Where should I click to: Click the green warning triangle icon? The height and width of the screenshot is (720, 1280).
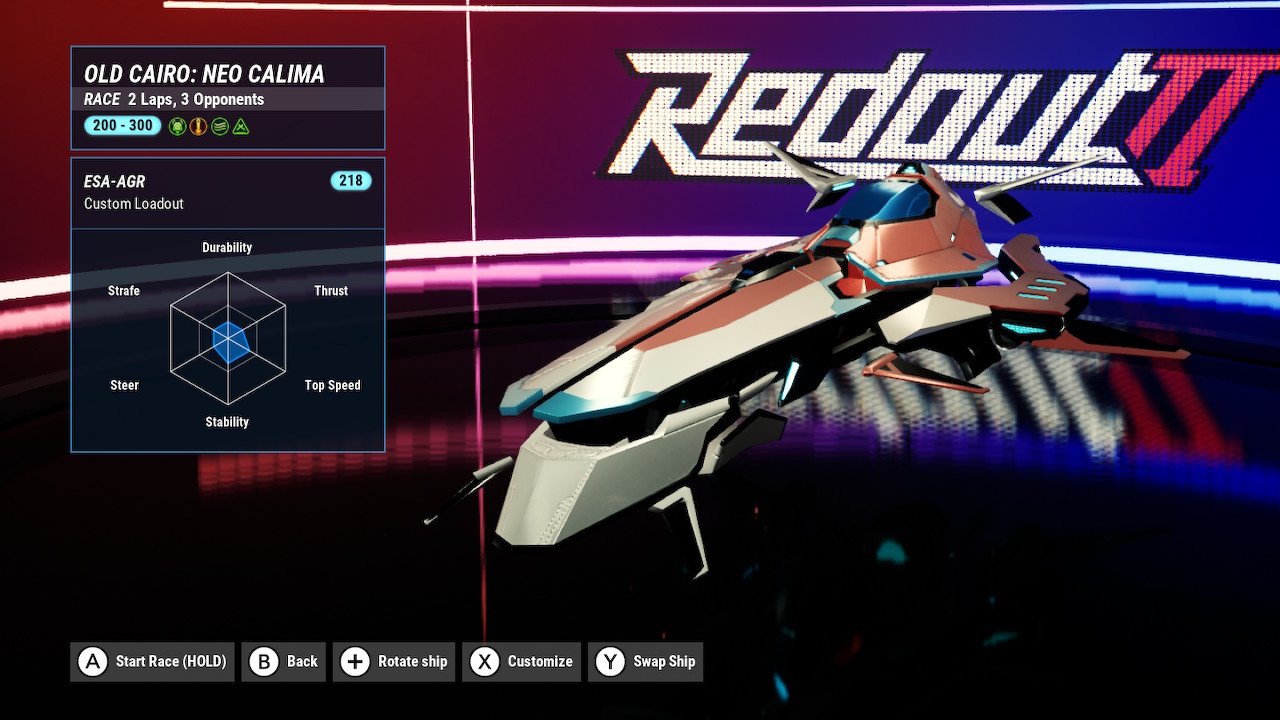click(x=241, y=126)
